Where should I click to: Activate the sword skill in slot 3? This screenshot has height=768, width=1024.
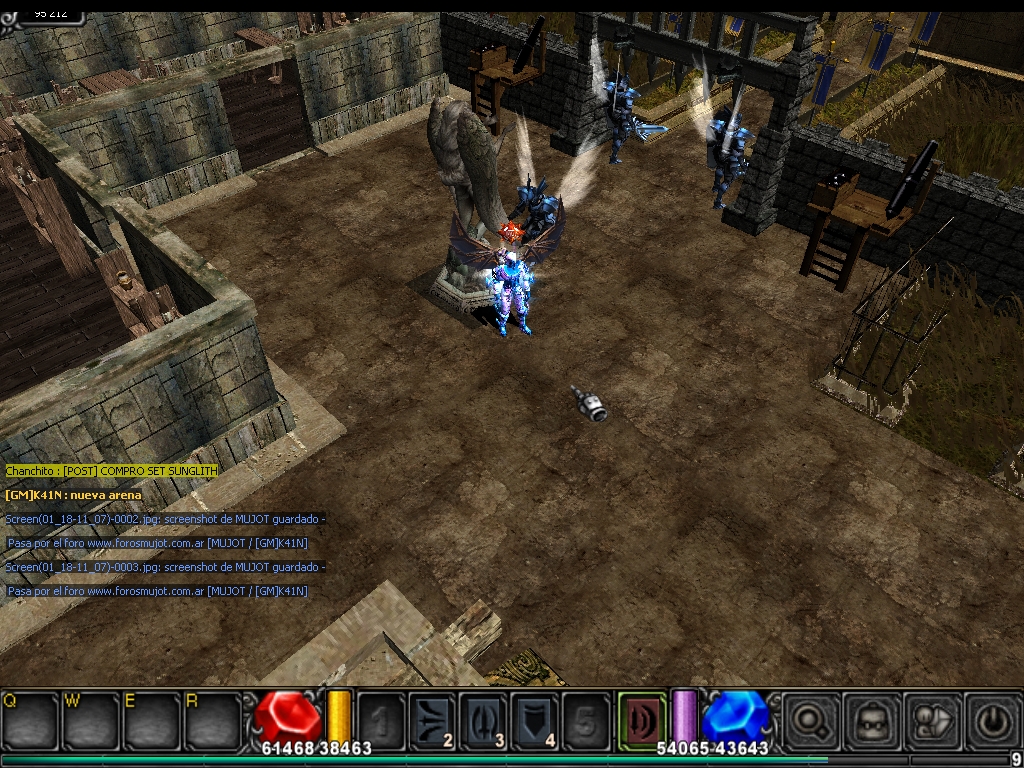pos(484,720)
